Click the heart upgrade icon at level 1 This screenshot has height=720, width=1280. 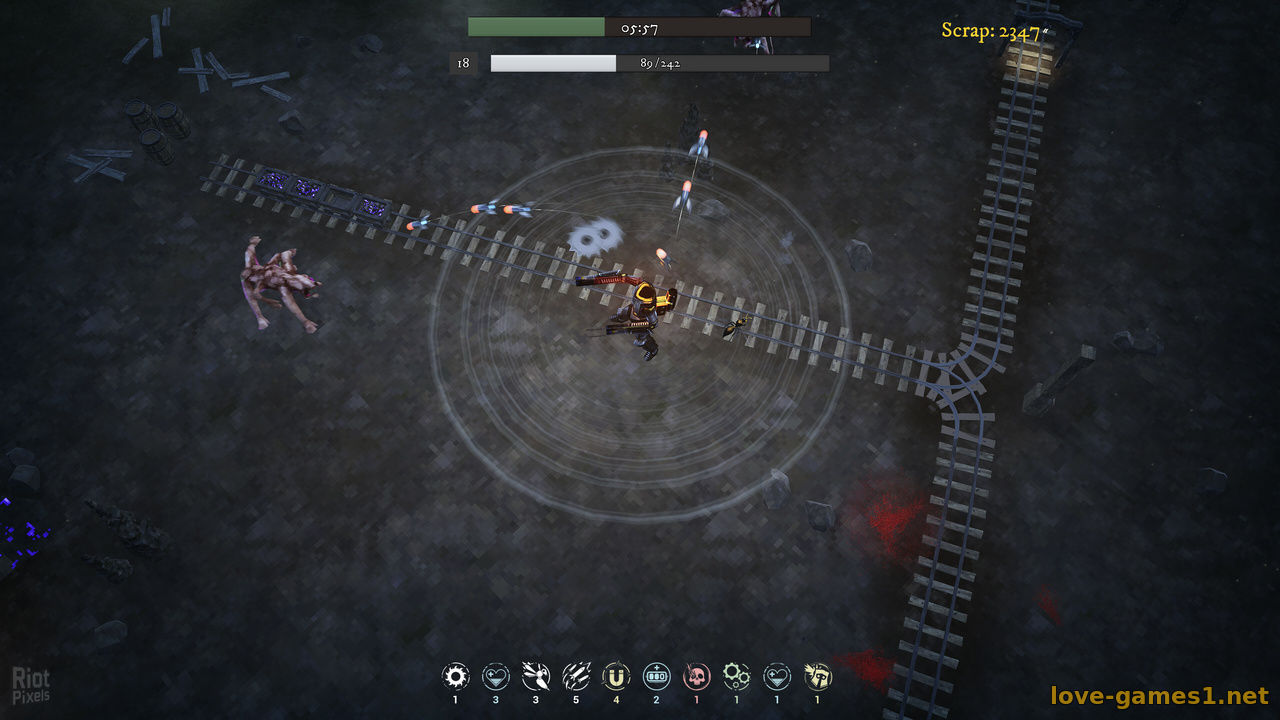click(777, 677)
